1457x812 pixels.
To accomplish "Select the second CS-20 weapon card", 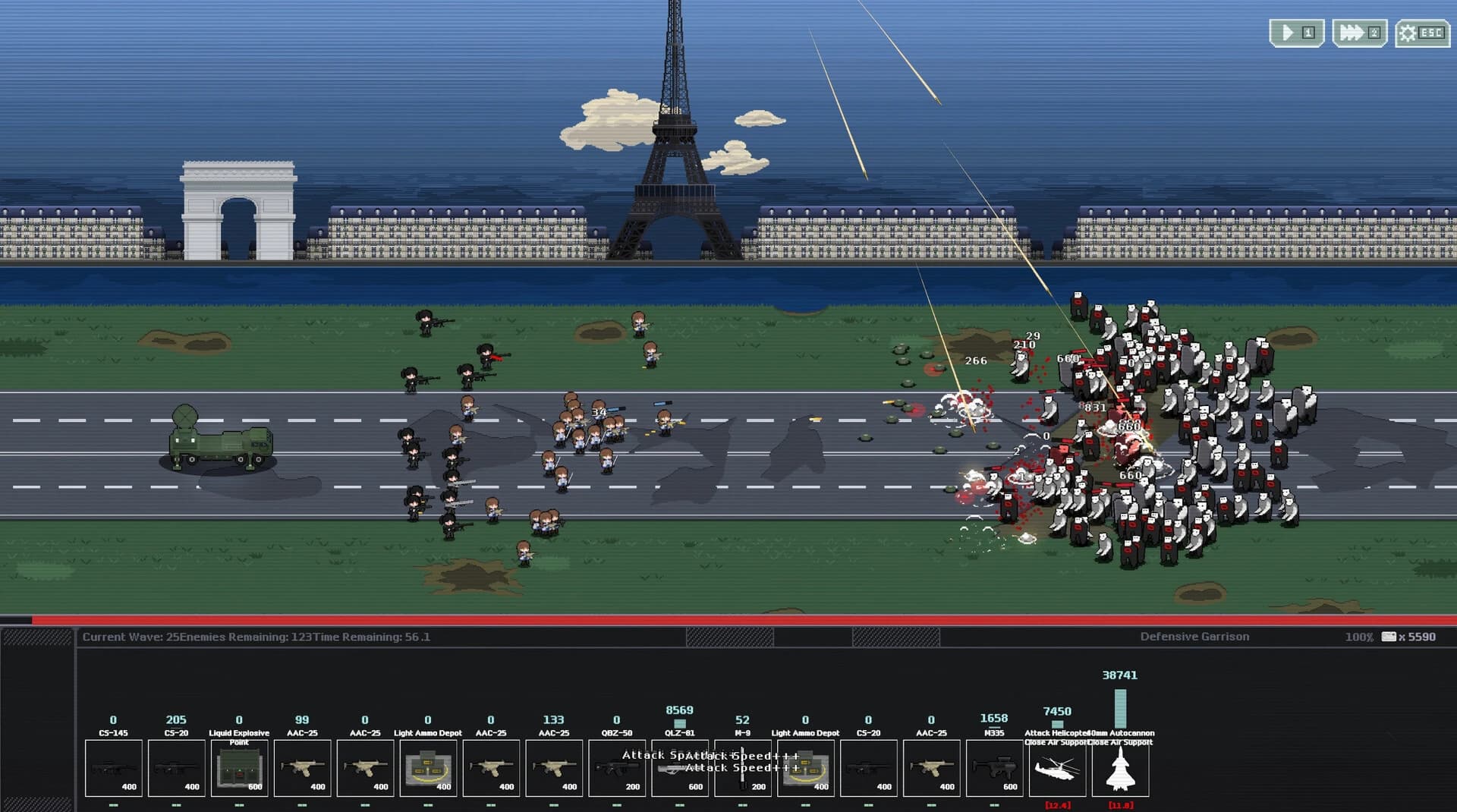I will 869,768.
